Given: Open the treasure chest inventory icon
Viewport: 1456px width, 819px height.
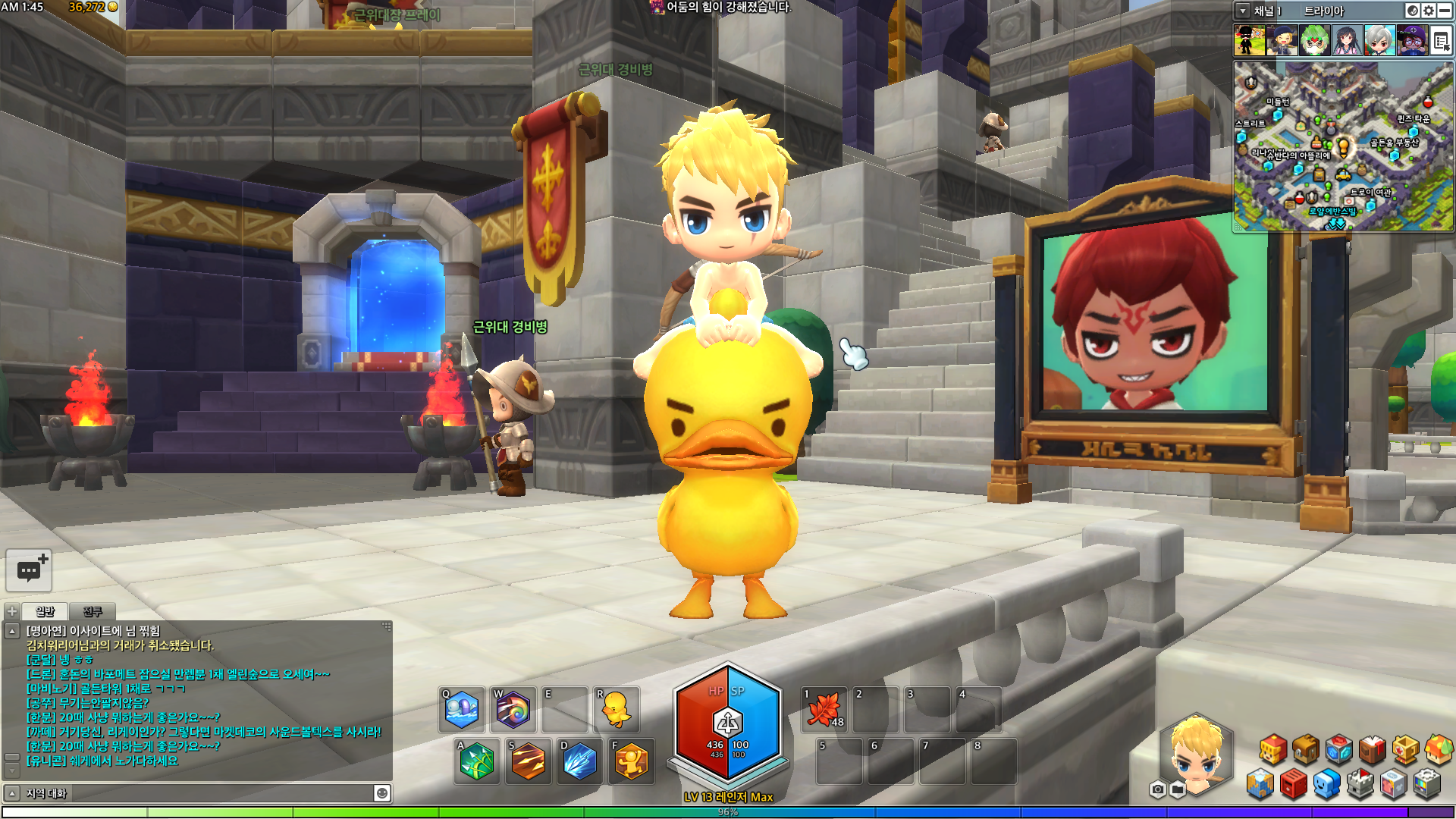Looking at the screenshot, I should 1306,749.
